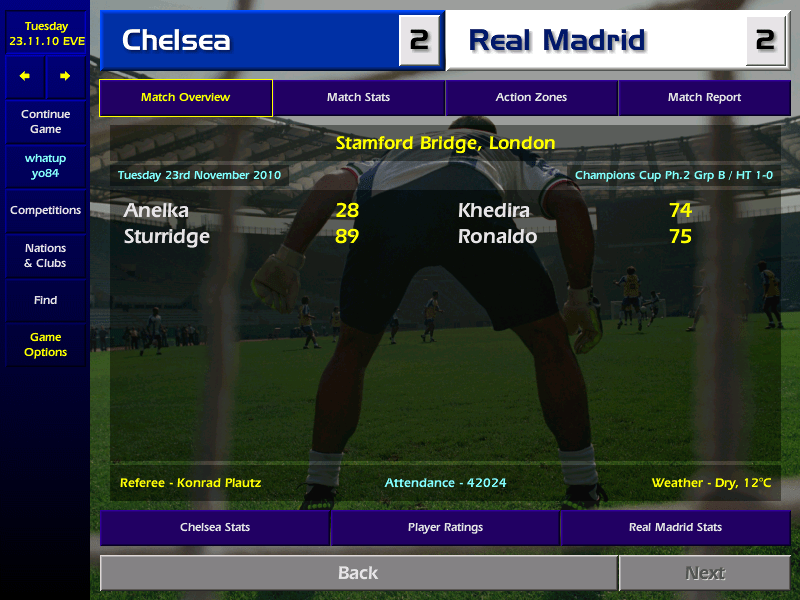Click Continue Game in the sidebar
This screenshot has height=600, width=800.
46,122
